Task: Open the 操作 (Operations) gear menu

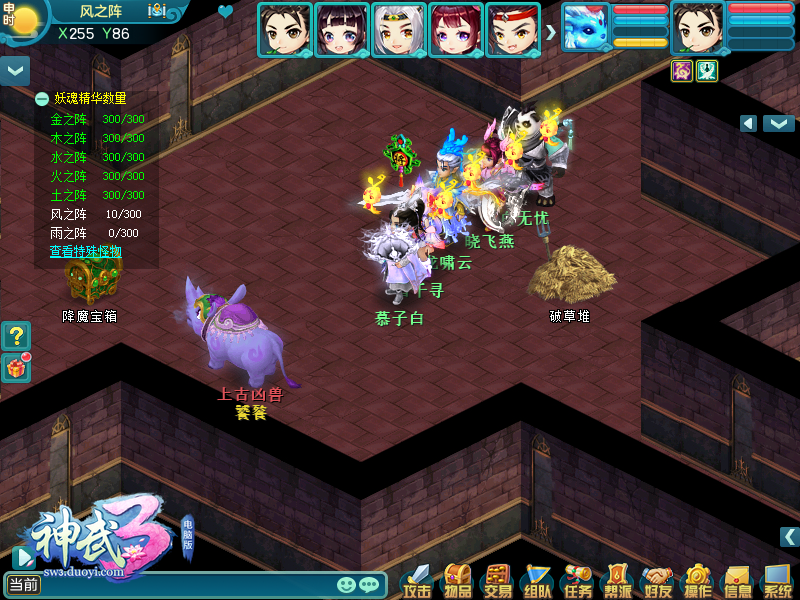Action: (x=697, y=581)
